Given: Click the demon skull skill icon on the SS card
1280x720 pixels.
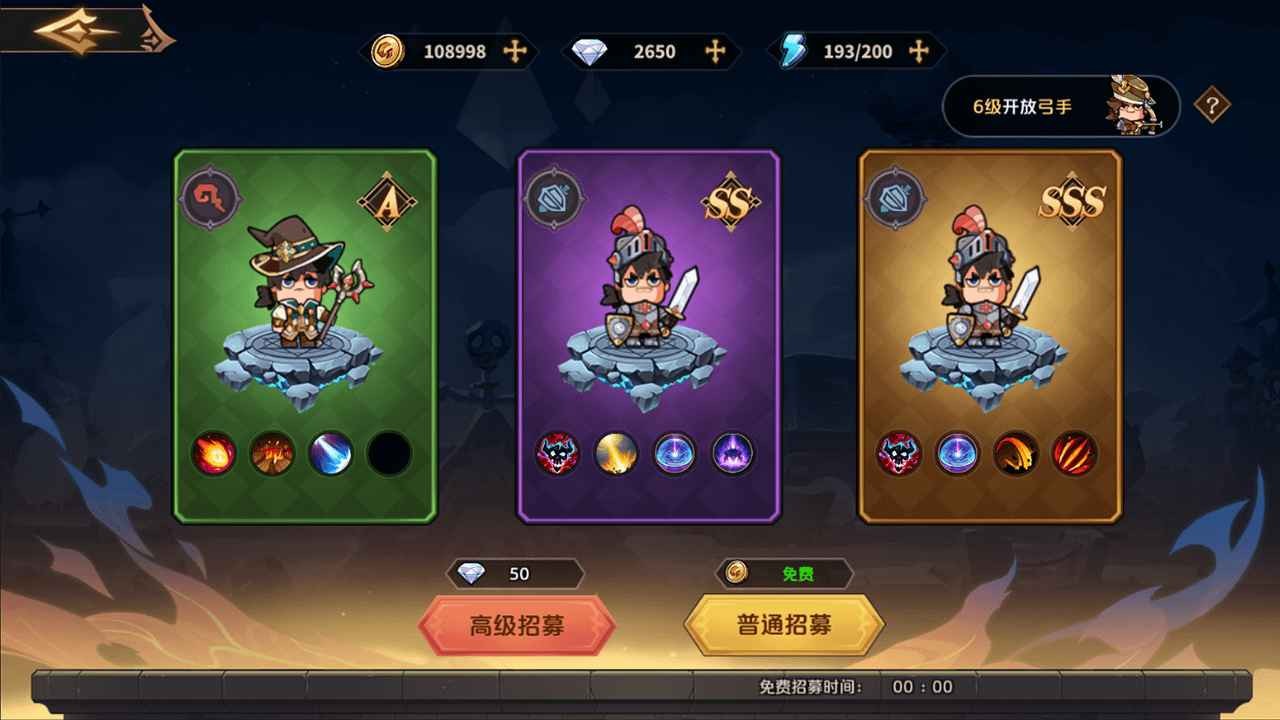Looking at the screenshot, I should click(557, 453).
